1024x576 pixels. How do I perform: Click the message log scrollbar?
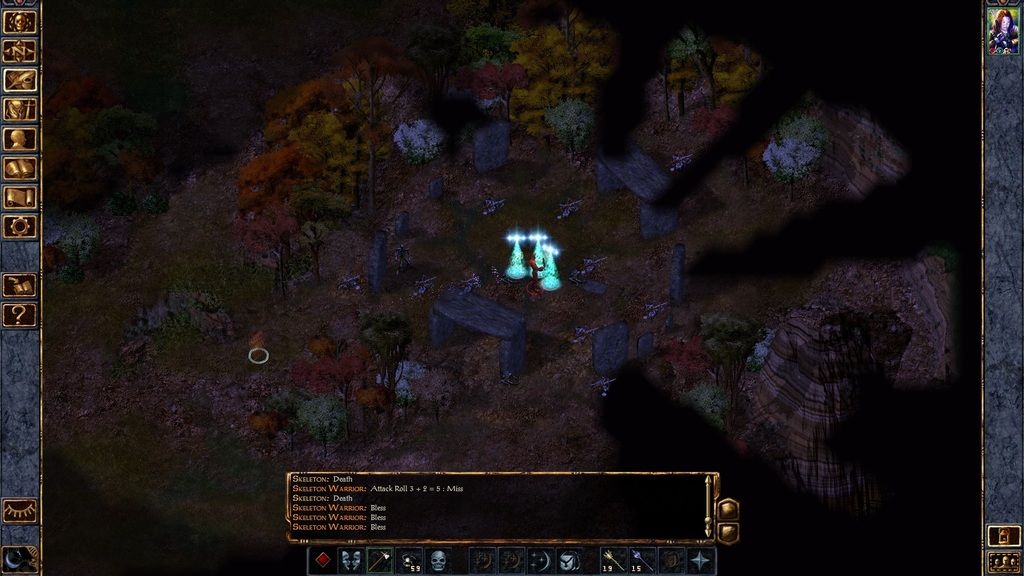click(709, 507)
